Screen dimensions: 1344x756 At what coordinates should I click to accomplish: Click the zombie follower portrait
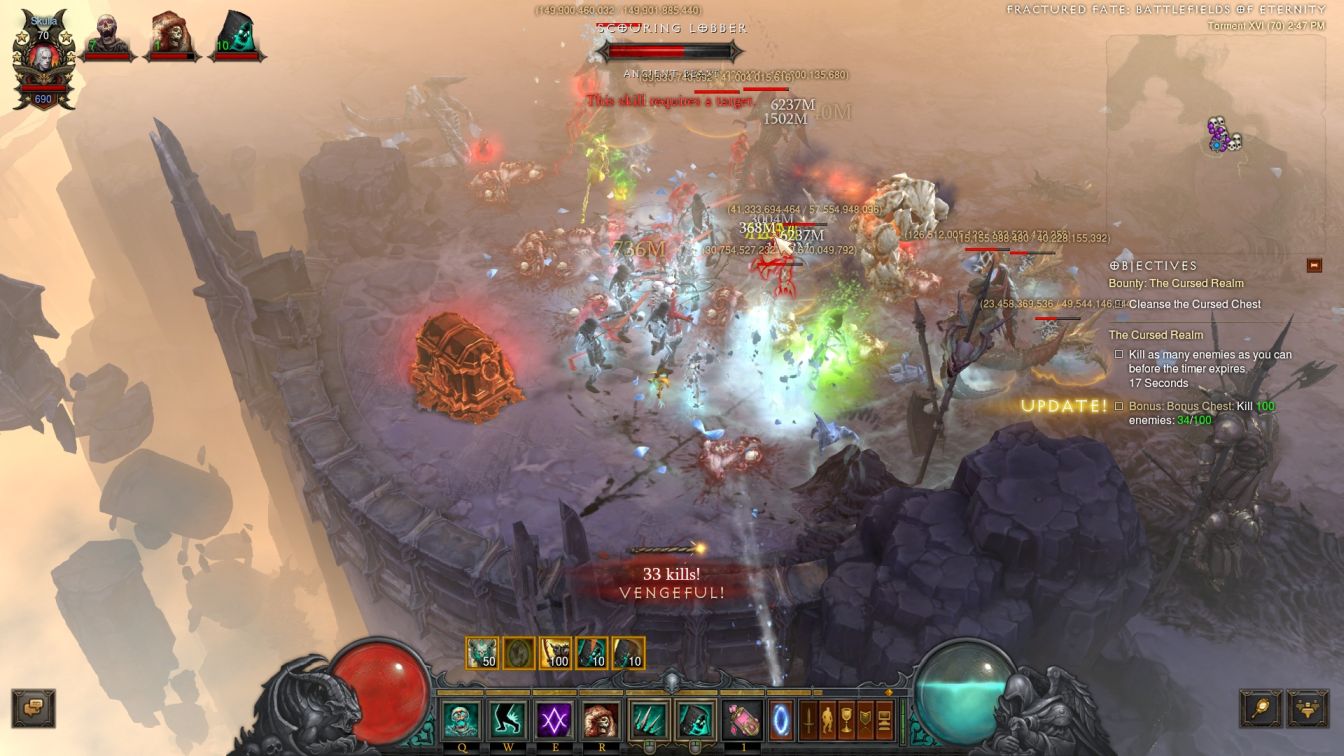108,37
